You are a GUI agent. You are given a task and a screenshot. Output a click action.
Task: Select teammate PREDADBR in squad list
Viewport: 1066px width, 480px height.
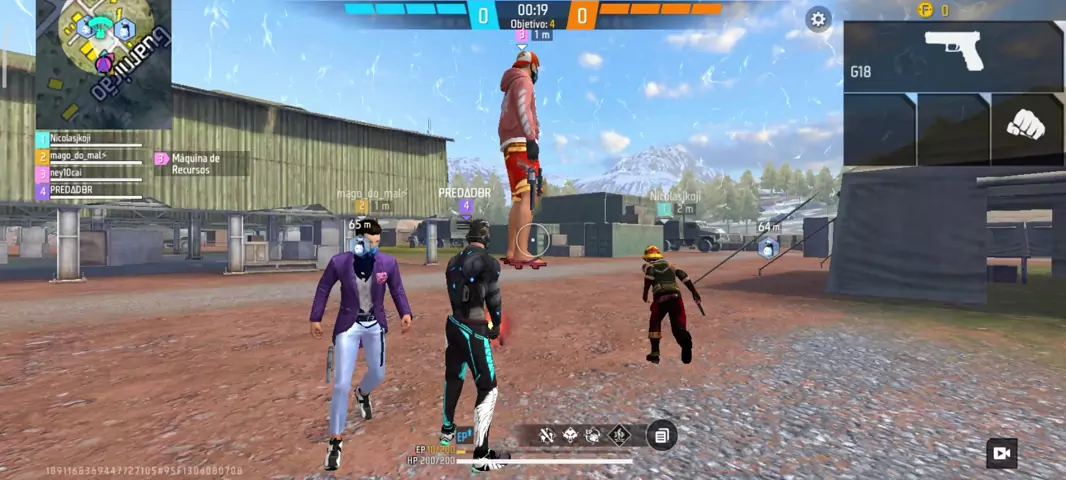click(90, 190)
